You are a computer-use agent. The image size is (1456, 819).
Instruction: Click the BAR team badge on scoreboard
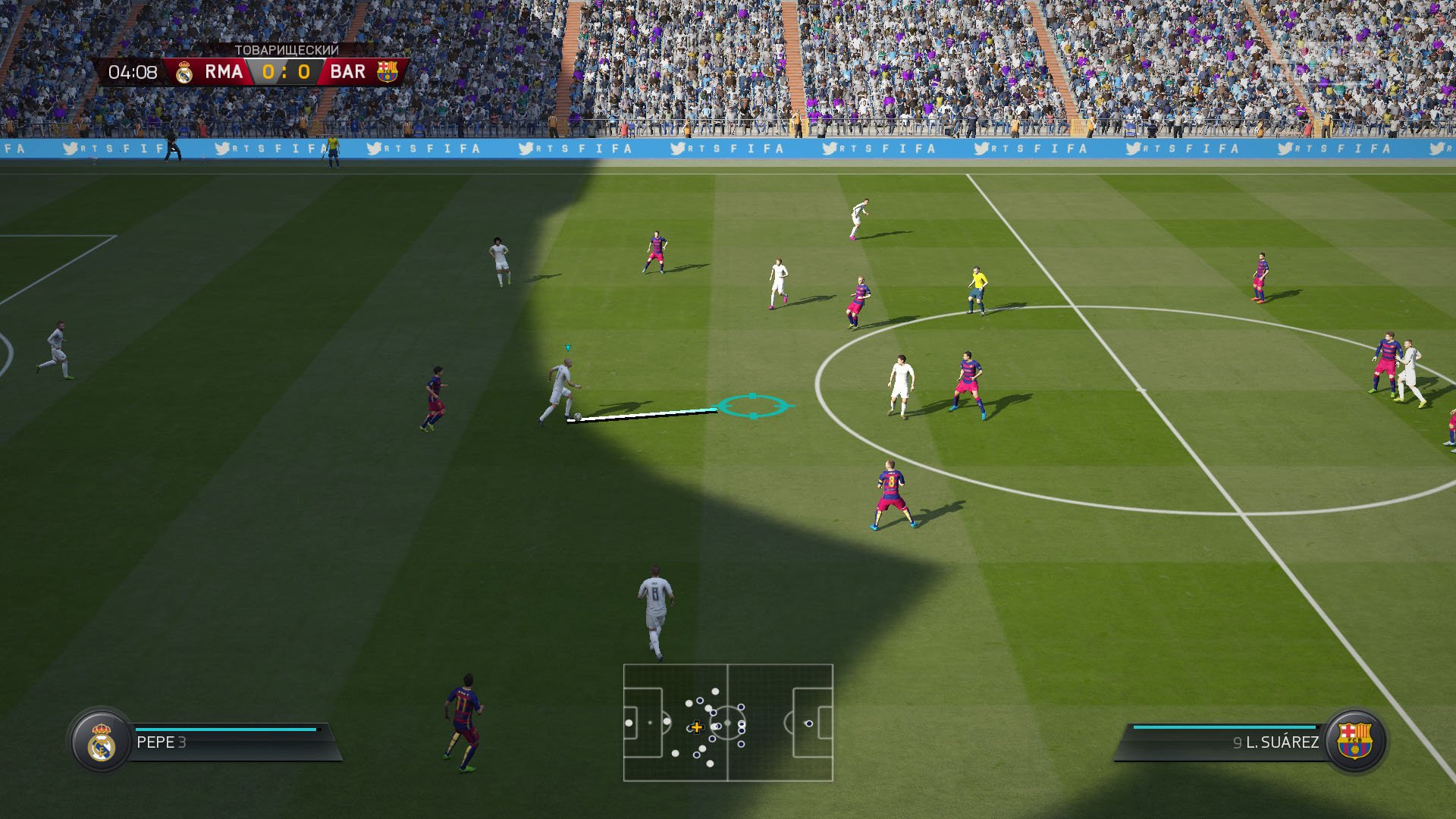tap(388, 72)
